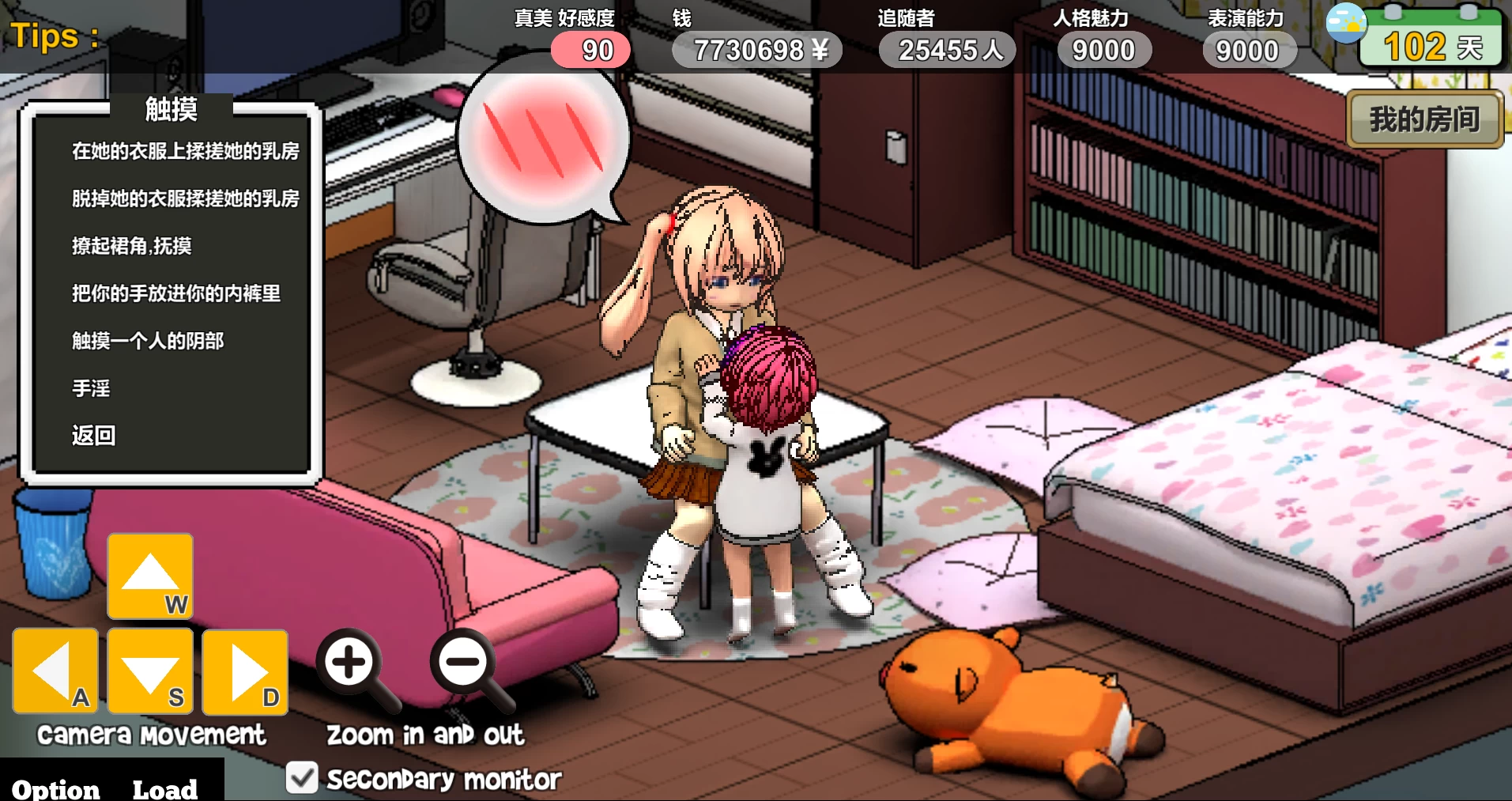This screenshot has height=801, width=1512.
Task: Pan camera left using the A arrow
Action: (x=55, y=671)
